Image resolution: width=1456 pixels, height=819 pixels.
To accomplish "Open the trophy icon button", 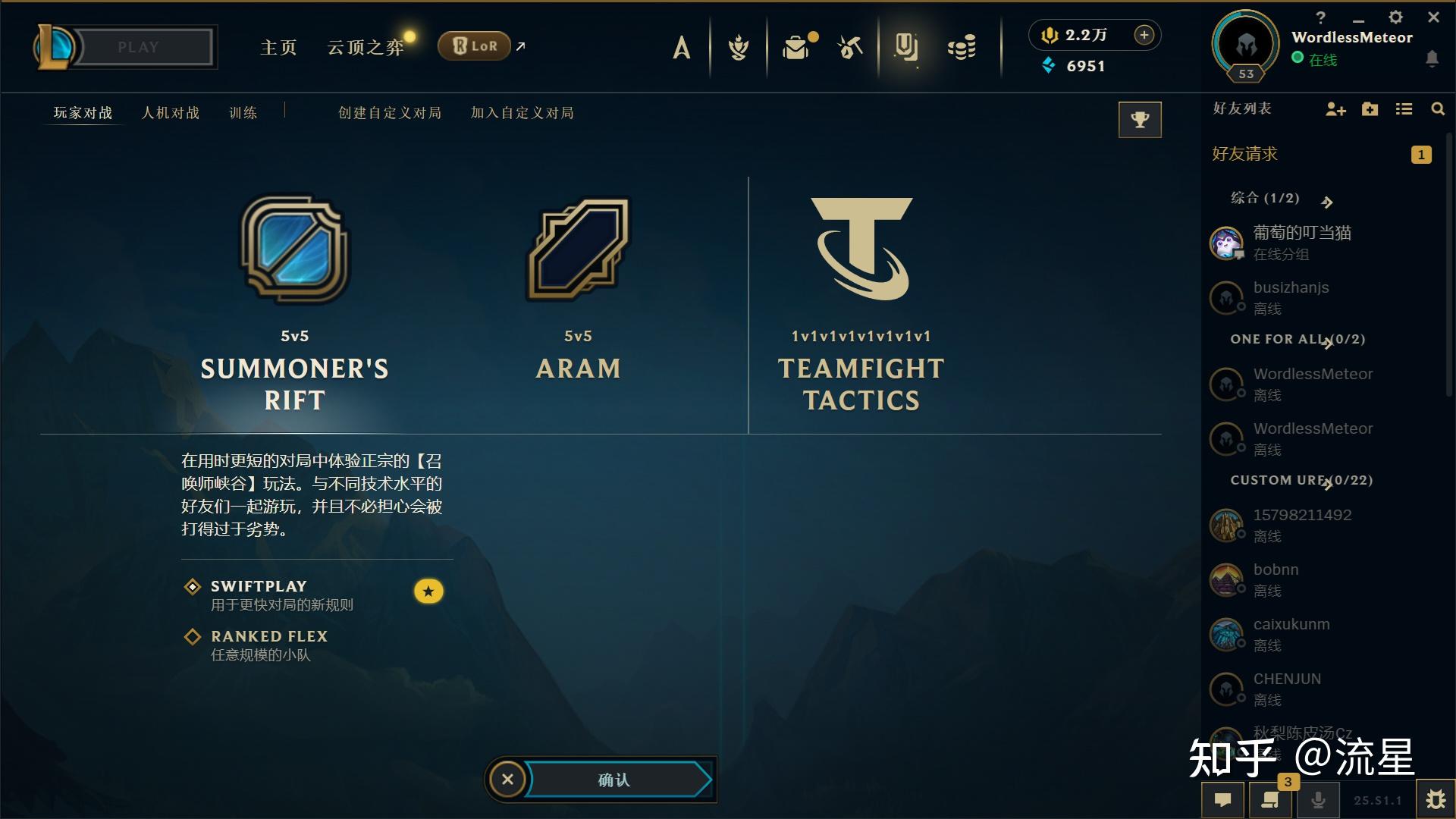I will (x=1140, y=120).
